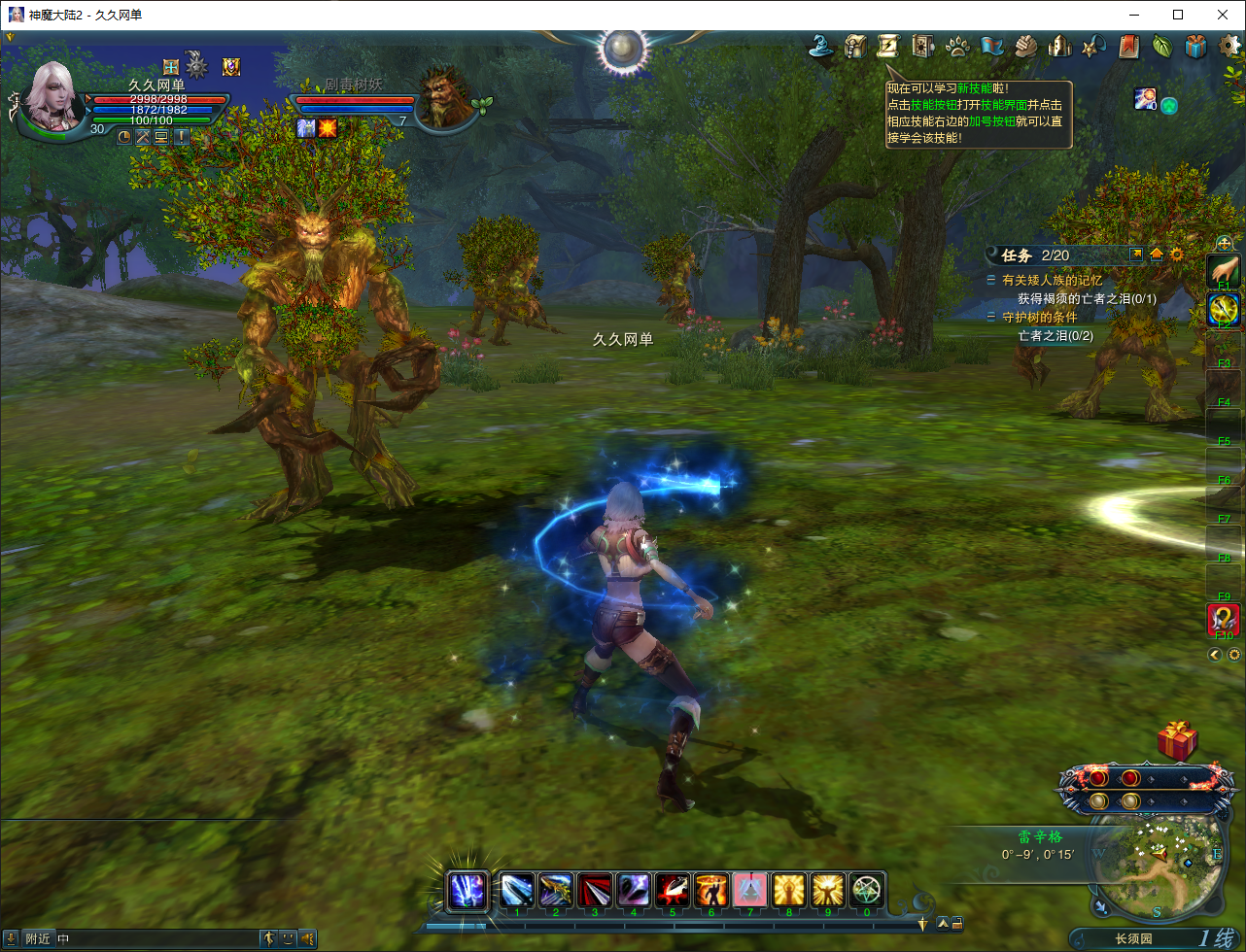The width and height of the screenshot is (1246, 952).
Task: Select the 有关矮人族的记忆 quest entry
Action: [1052, 280]
